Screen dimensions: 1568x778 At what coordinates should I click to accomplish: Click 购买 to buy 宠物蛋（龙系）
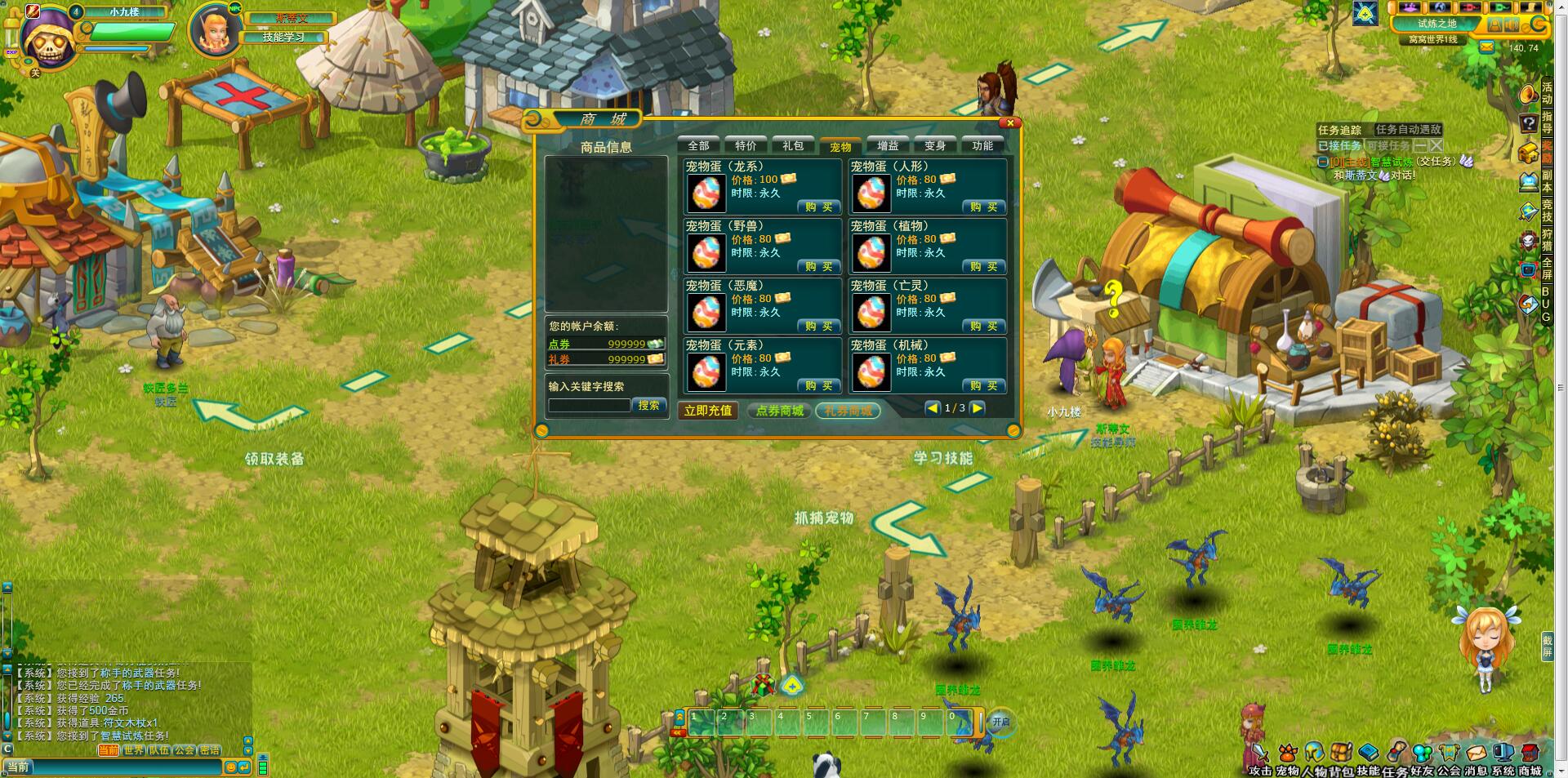coord(817,207)
